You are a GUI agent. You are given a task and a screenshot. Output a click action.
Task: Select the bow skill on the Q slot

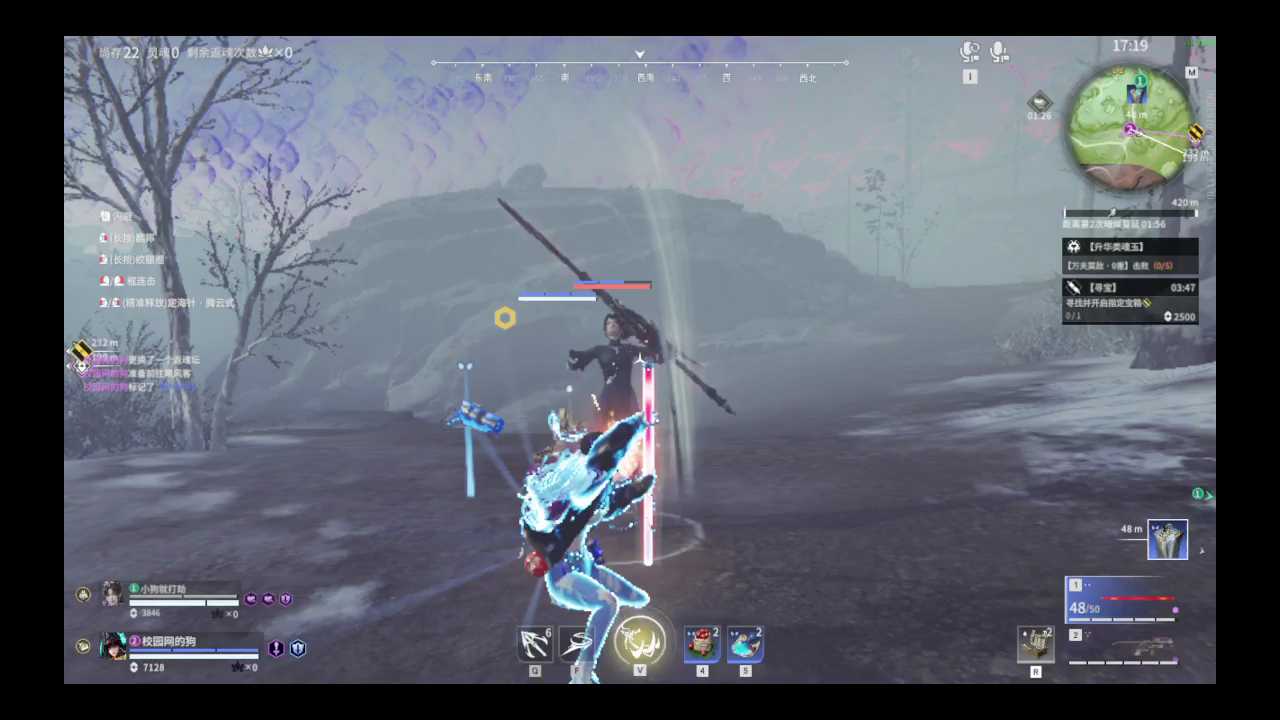[536, 643]
